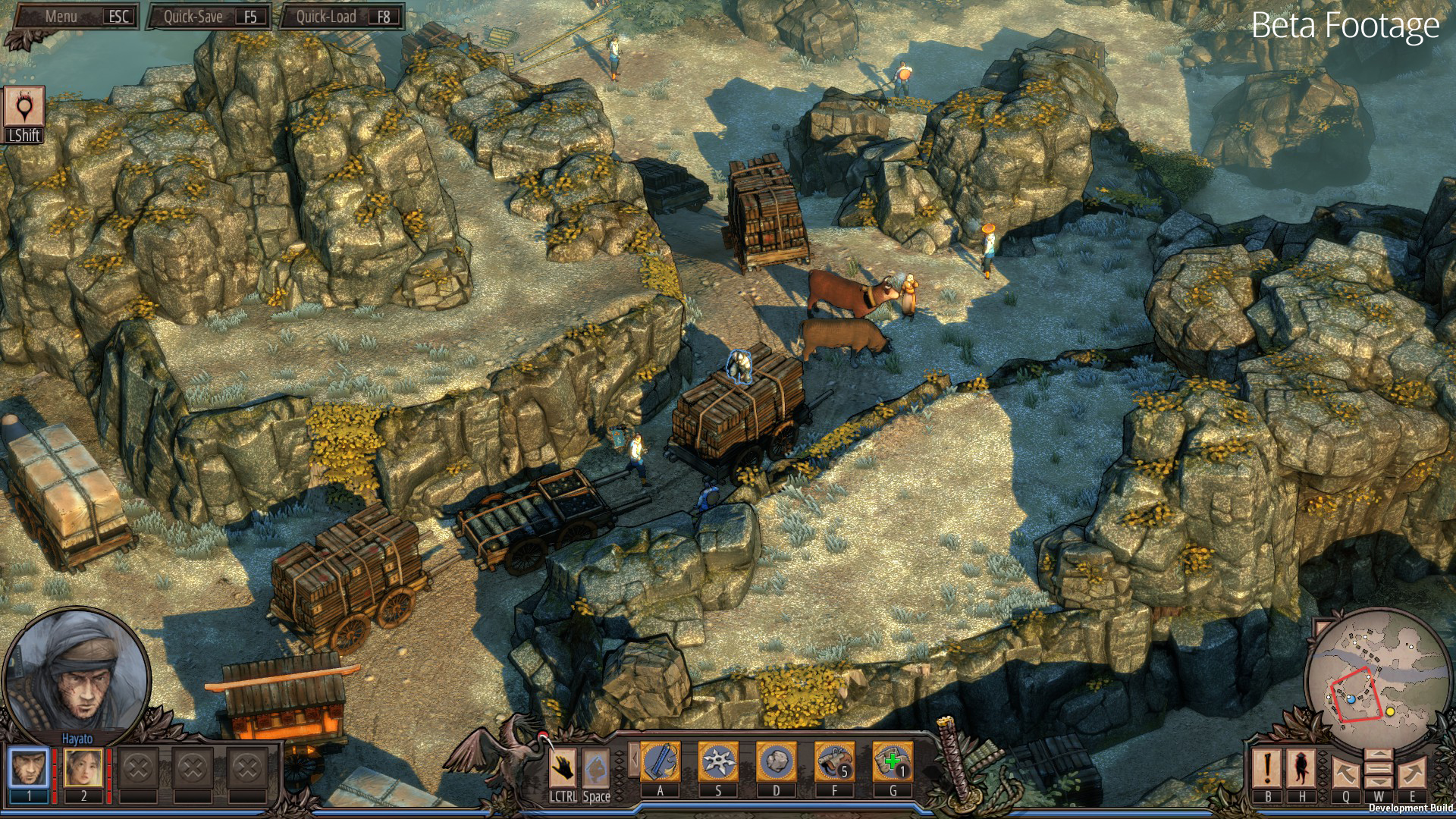The image size is (1456, 819).
Task: Toggle the enemy silhouette view button
Action: pyautogui.click(x=1302, y=767)
